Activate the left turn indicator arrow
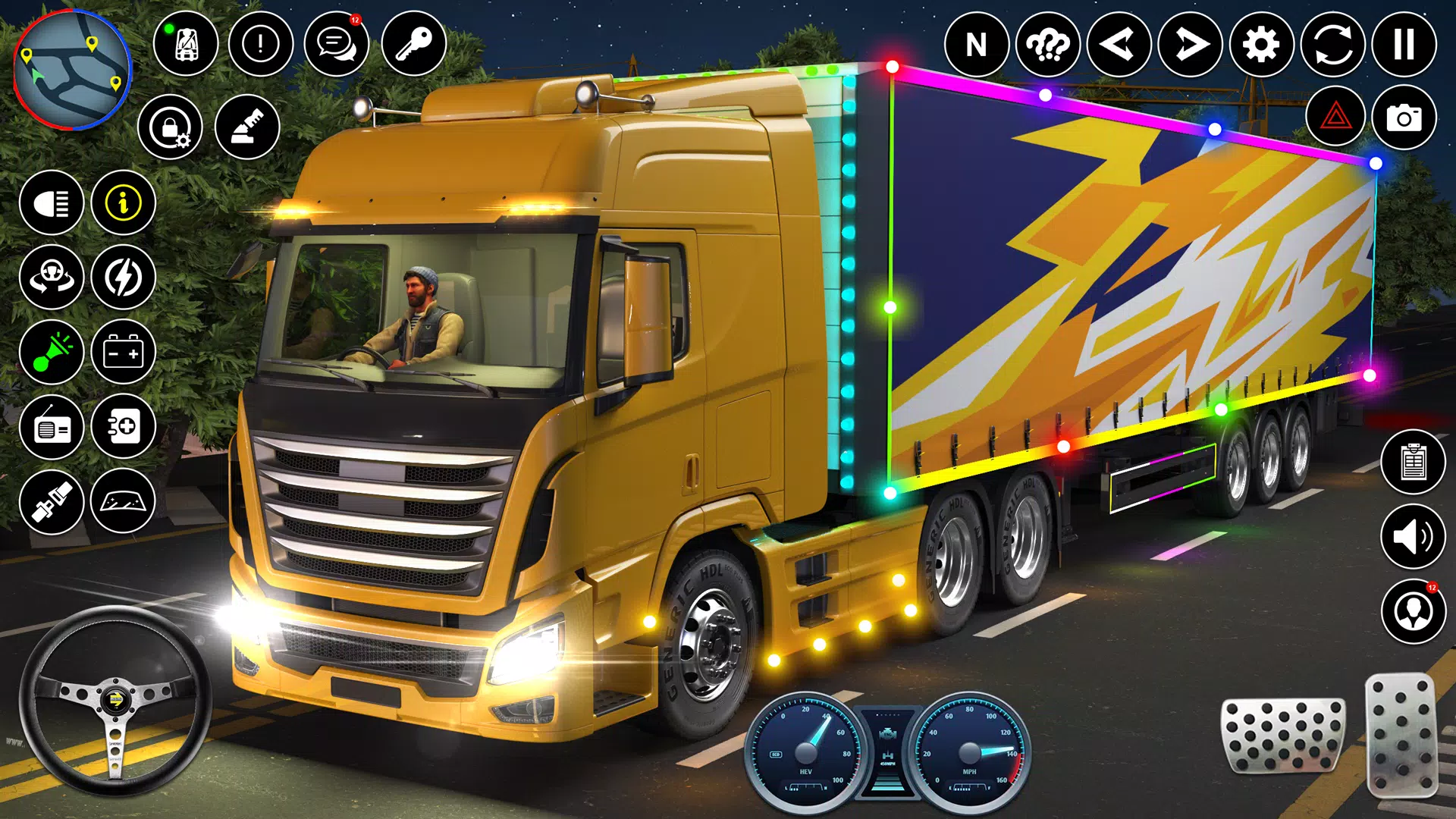Viewport: 1456px width, 819px height. tap(1119, 45)
